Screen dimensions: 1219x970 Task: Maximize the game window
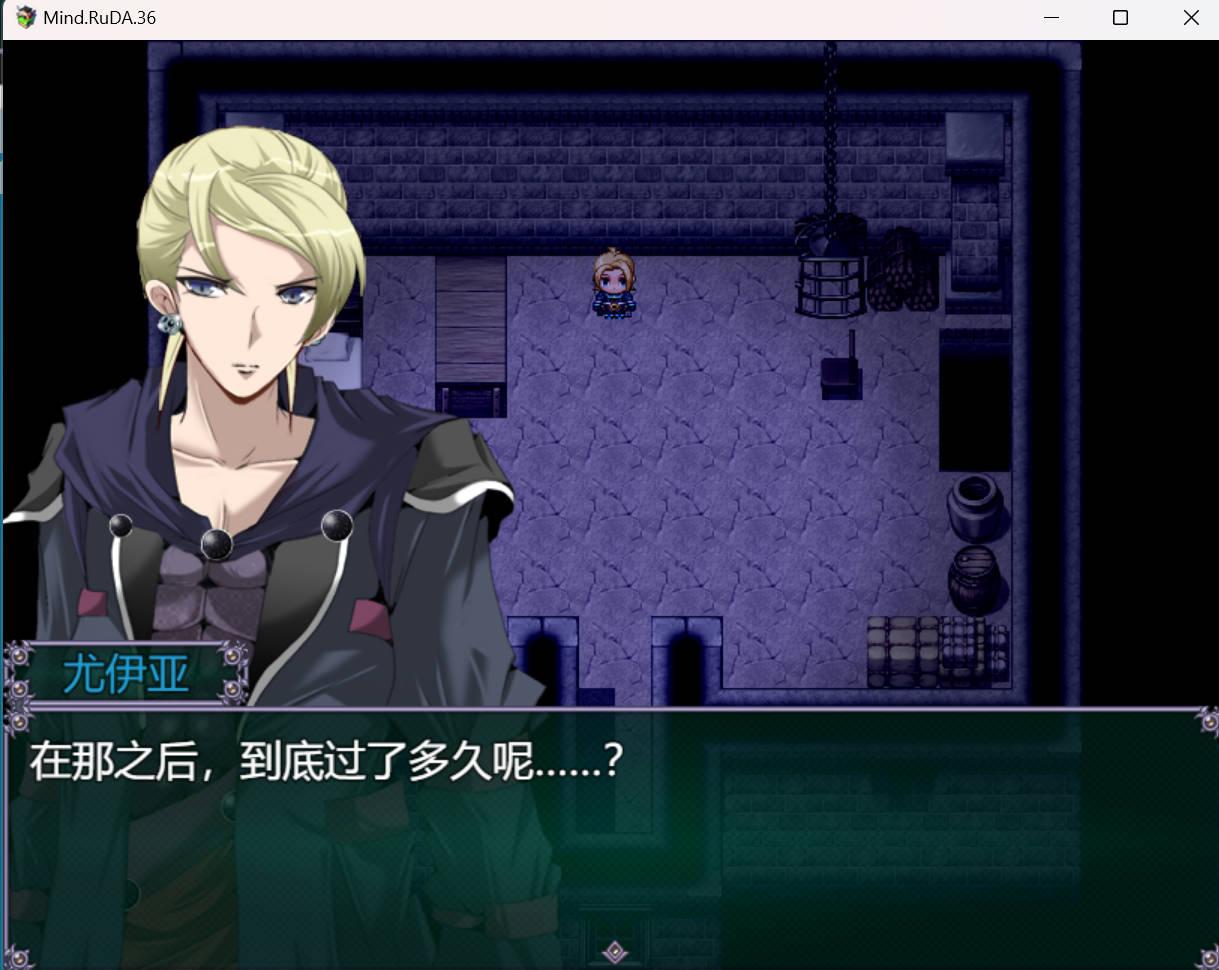pos(1120,18)
